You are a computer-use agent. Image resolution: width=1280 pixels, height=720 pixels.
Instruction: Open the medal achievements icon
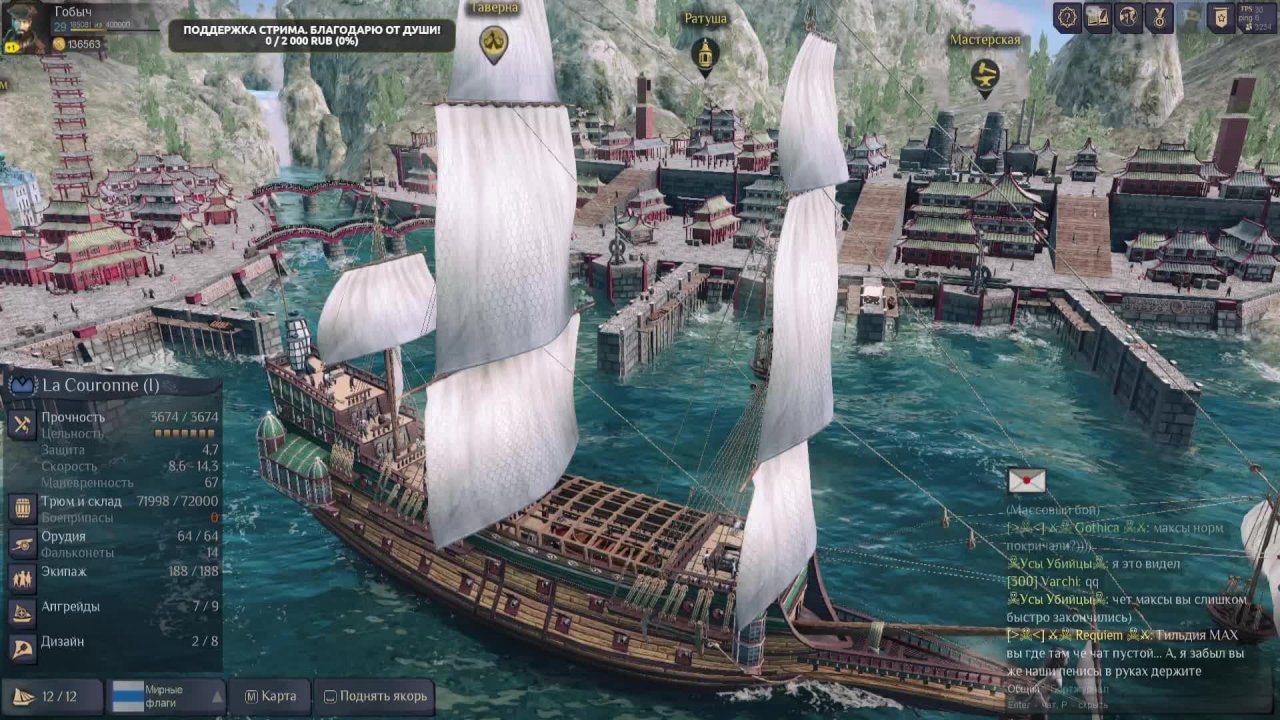click(x=1159, y=18)
